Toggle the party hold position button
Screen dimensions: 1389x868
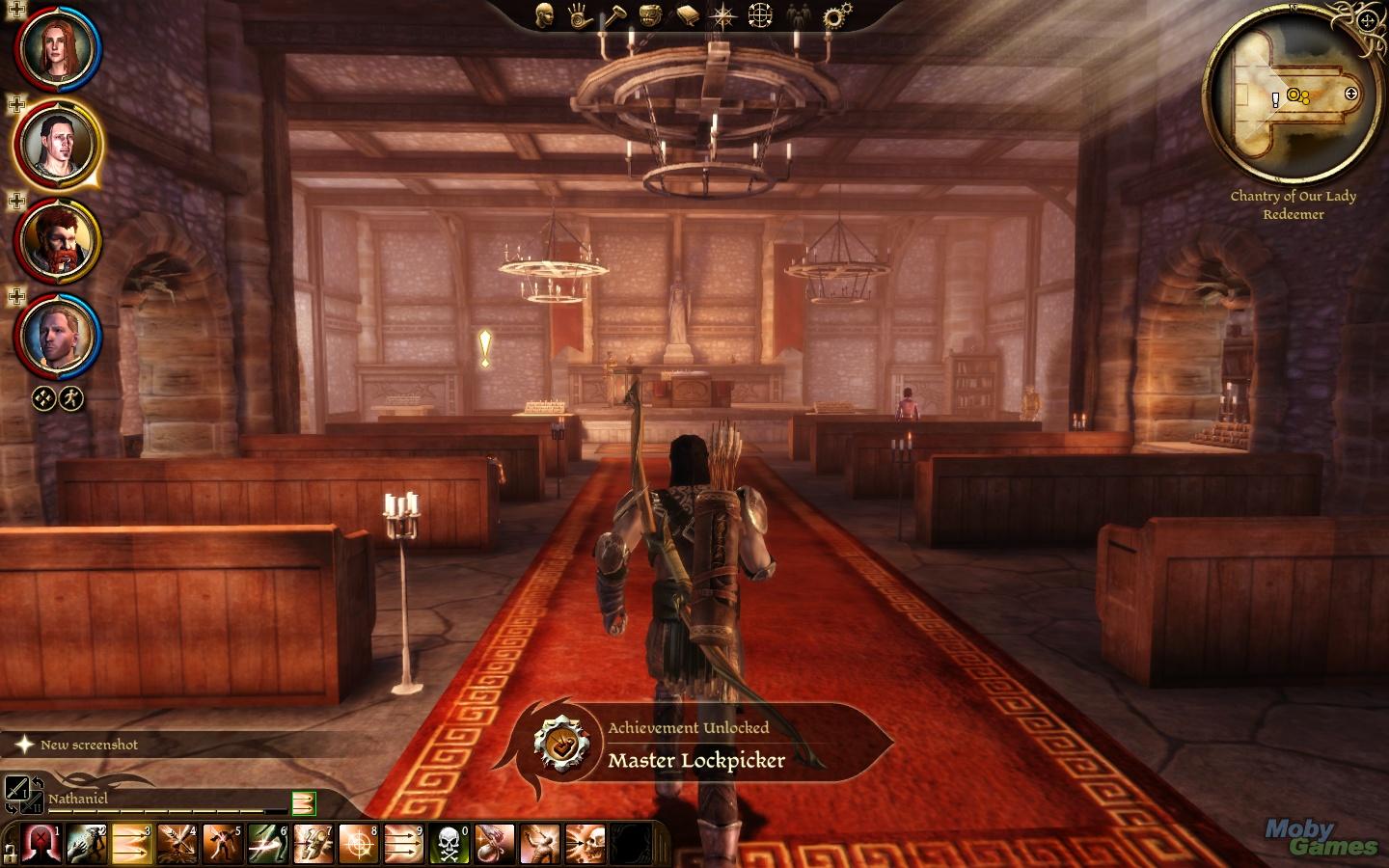pyautogui.click(x=43, y=397)
